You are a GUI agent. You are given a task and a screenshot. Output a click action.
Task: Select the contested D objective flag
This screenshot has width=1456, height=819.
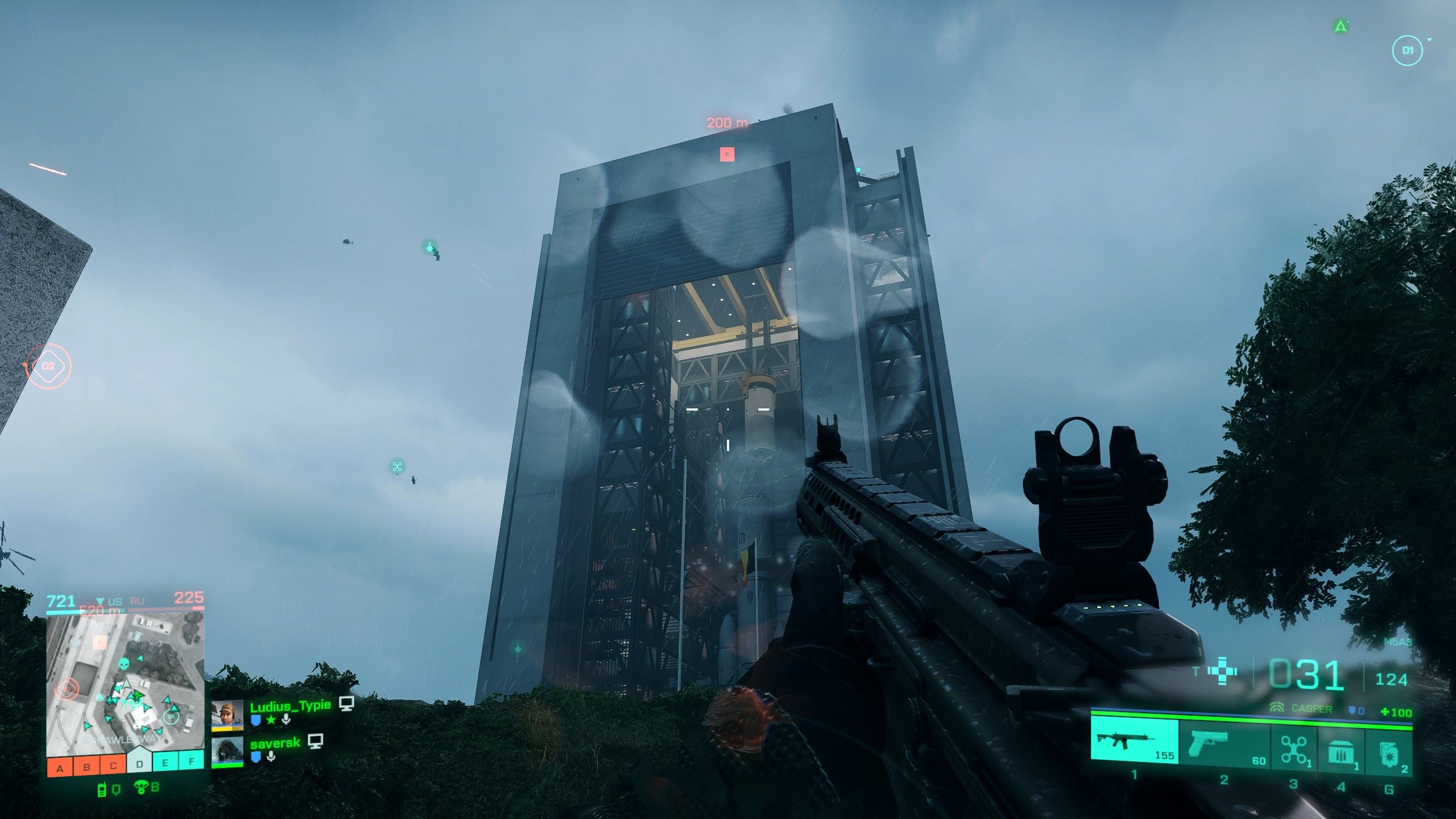click(x=139, y=763)
